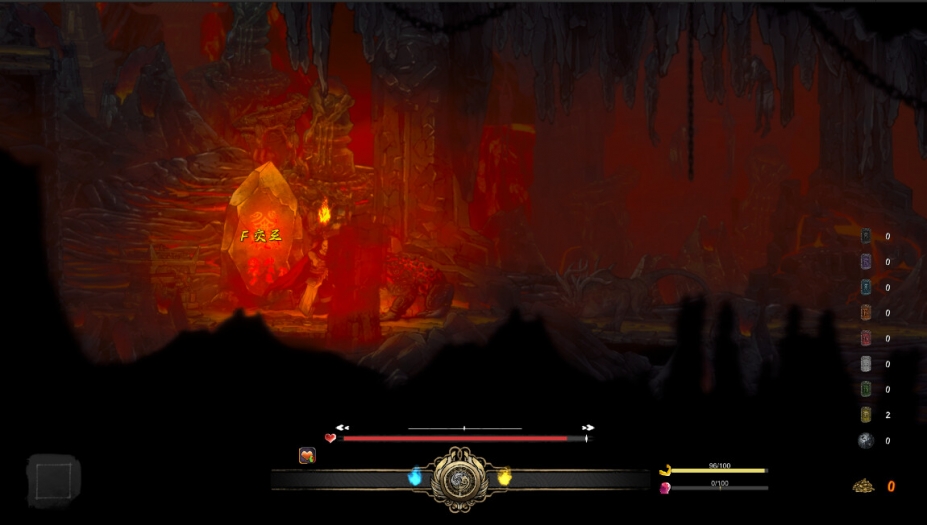This screenshot has height=525, width=927.
Task: Open the empty square slot frame
Action: pos(52,480)
